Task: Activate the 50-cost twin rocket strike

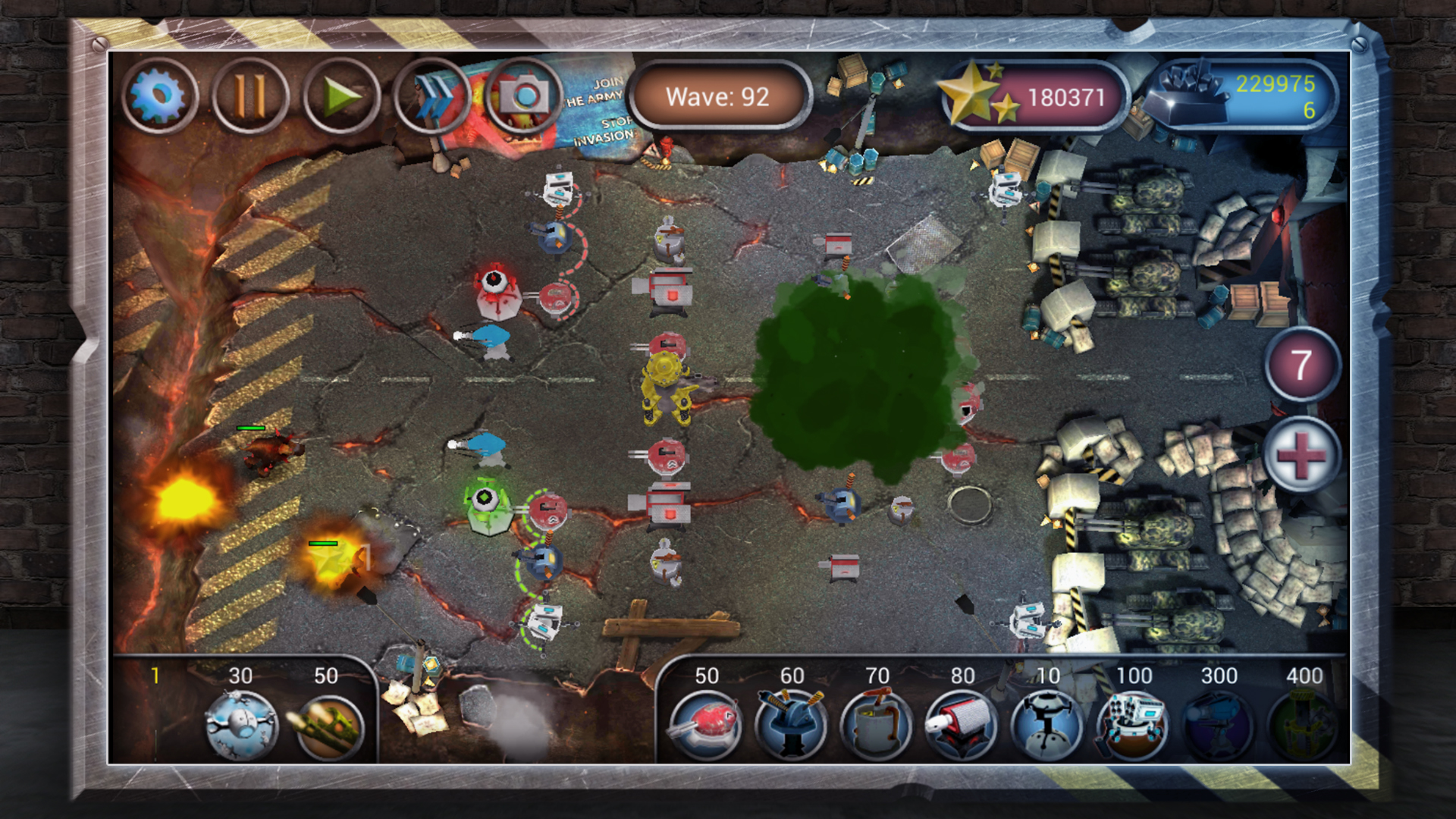Action: point(328,724)
